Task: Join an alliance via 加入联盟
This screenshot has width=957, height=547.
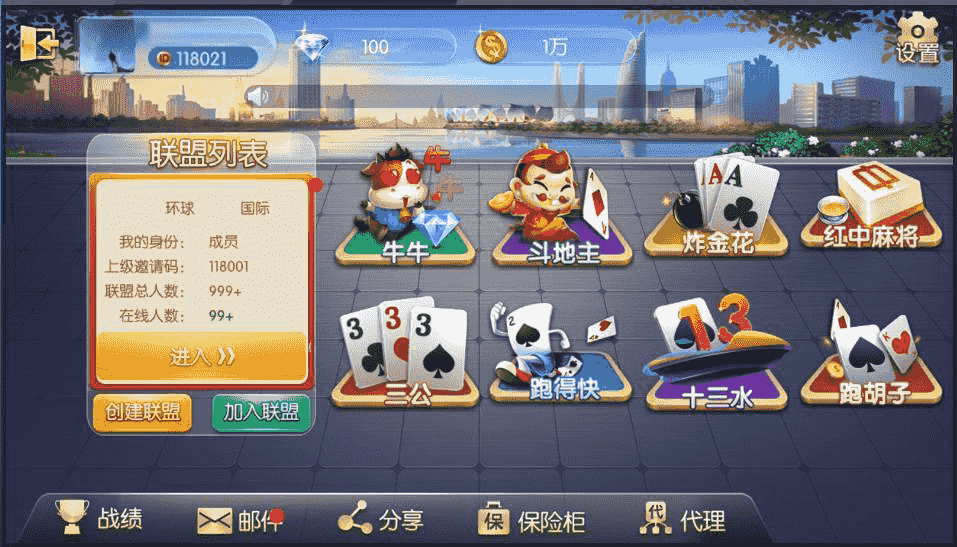Action: point(262,412)
